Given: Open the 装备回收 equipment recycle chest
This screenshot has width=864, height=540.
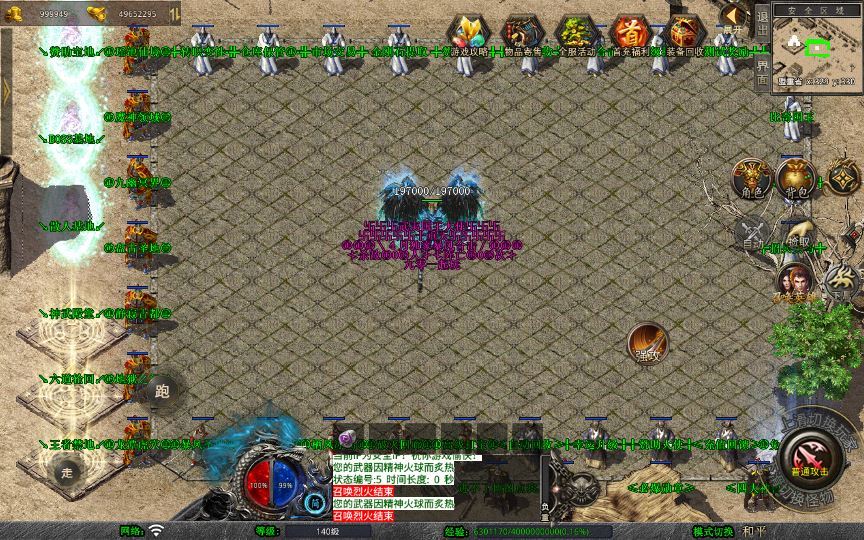Looking at the screenshot, I should [x=684, y=34].
